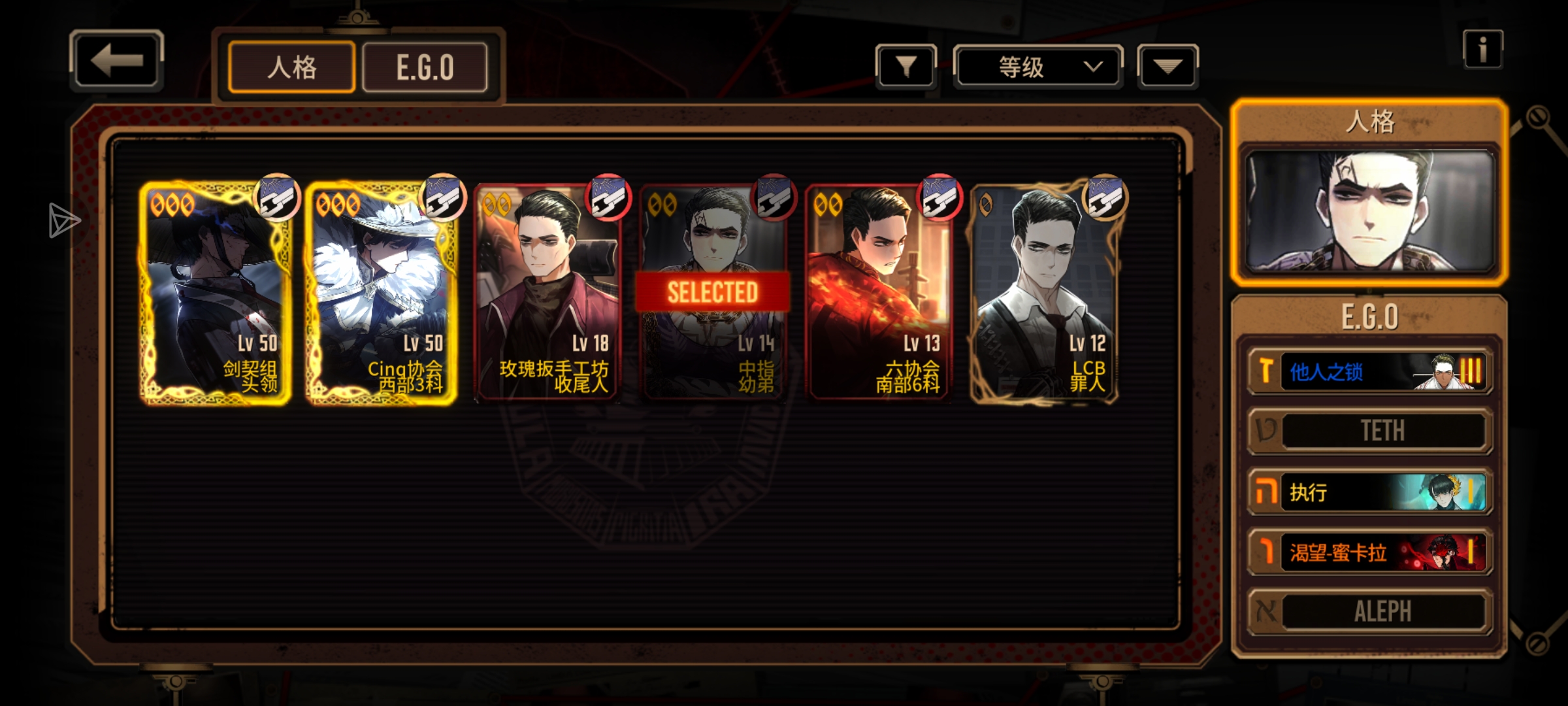Choose the 渴望-蜜卡拉 E.G.O slot
This screenshot has height=706, width=1568.
[x=1369, y=552]
